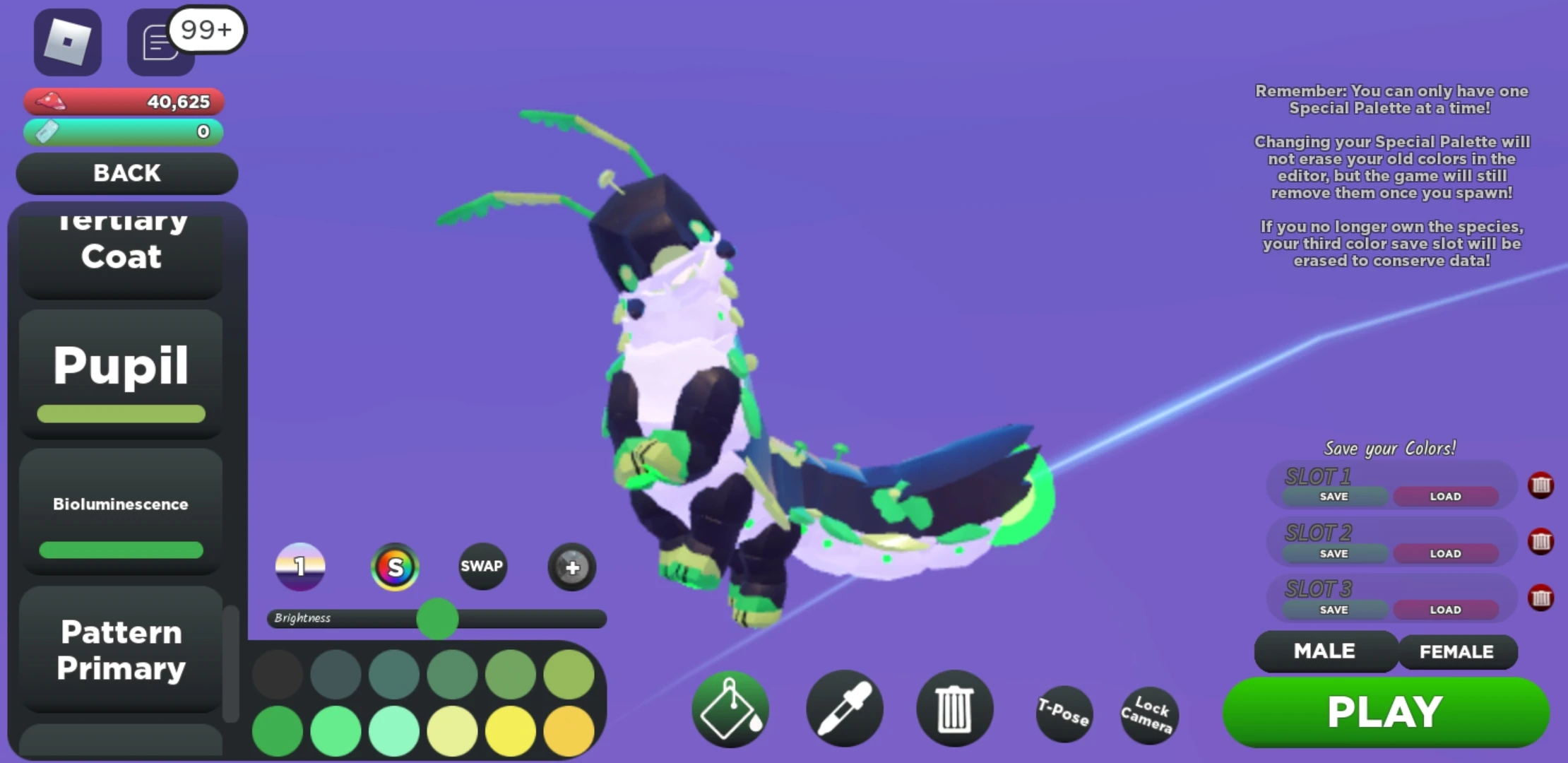Click SAVE on SLOT 2
Viewport: 1568px width, 763px height.
1332,553
